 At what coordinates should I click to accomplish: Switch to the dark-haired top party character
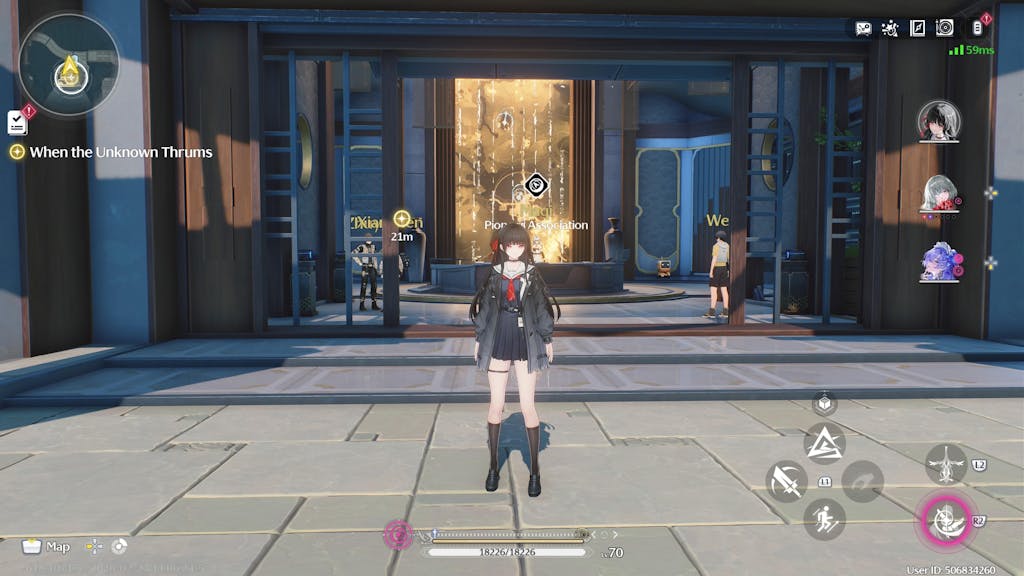[938, 122]
